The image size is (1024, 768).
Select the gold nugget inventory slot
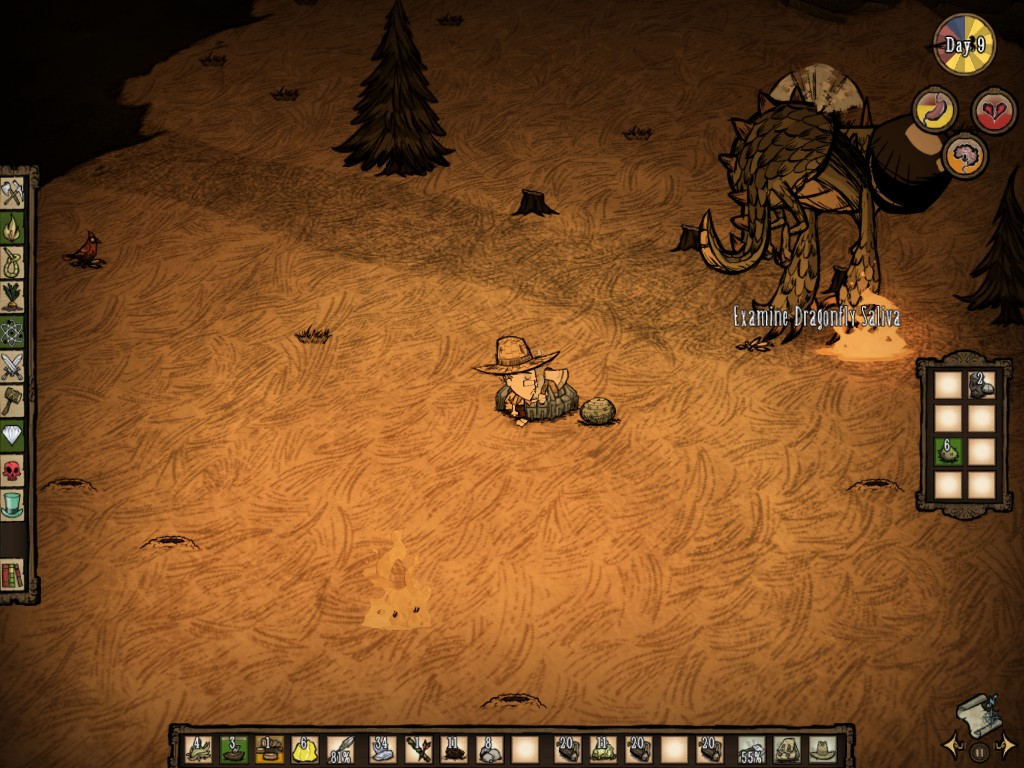click(x=305, y=749)
